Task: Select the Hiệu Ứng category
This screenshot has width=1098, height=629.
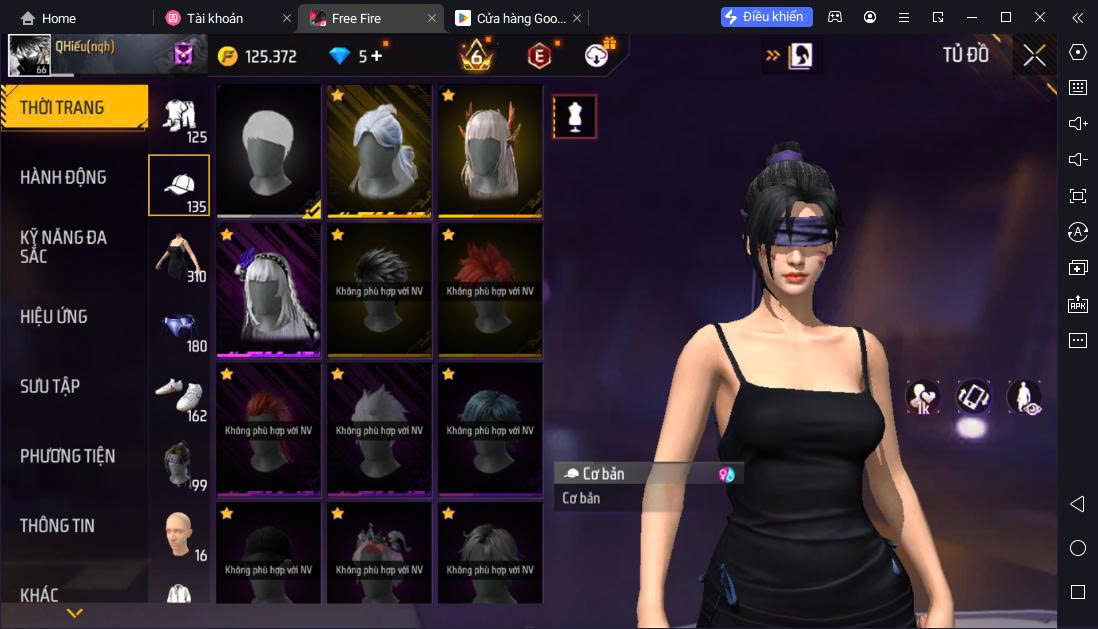Action: click(x=54, y=316)
